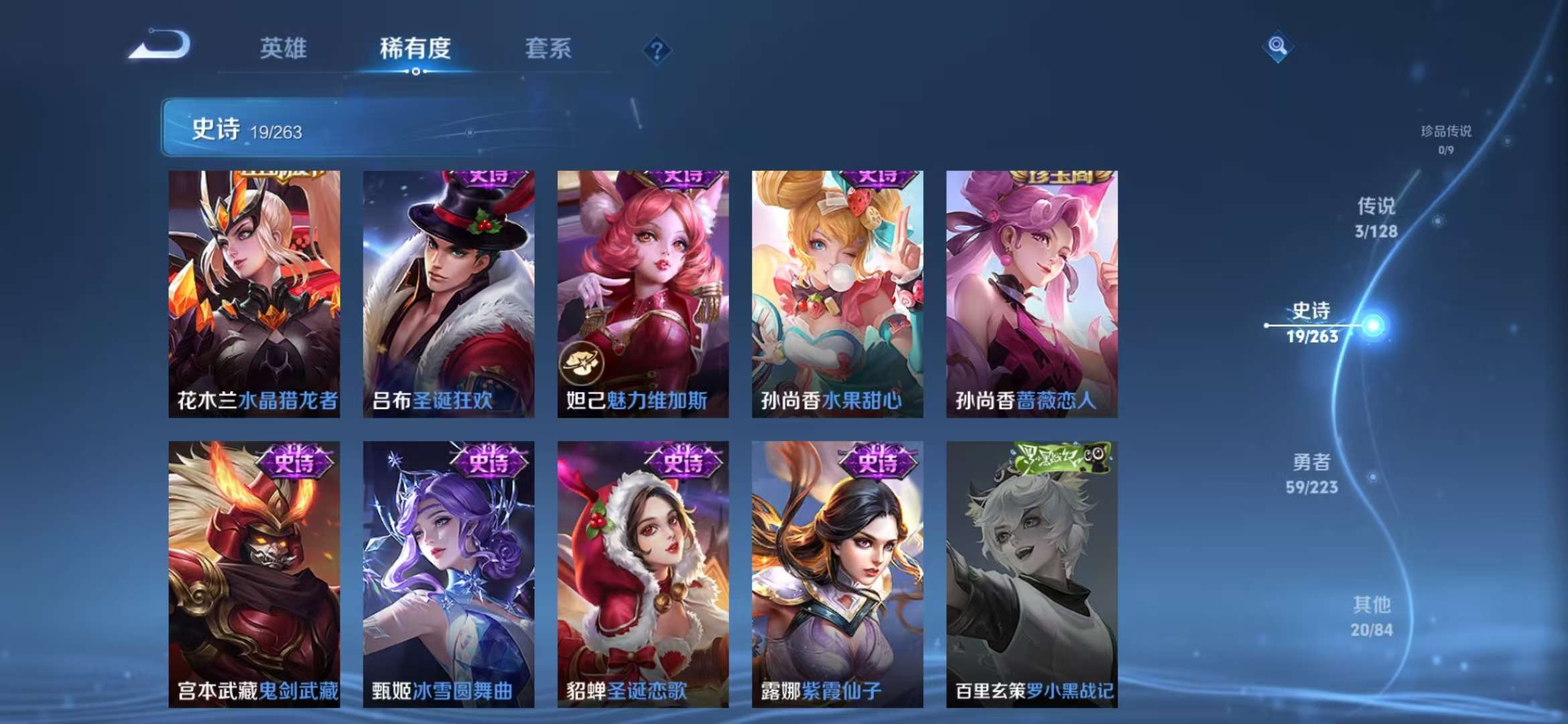The image size is (1568, 724).
Task: Click the question mark help icon
Action: click(659, 50)
